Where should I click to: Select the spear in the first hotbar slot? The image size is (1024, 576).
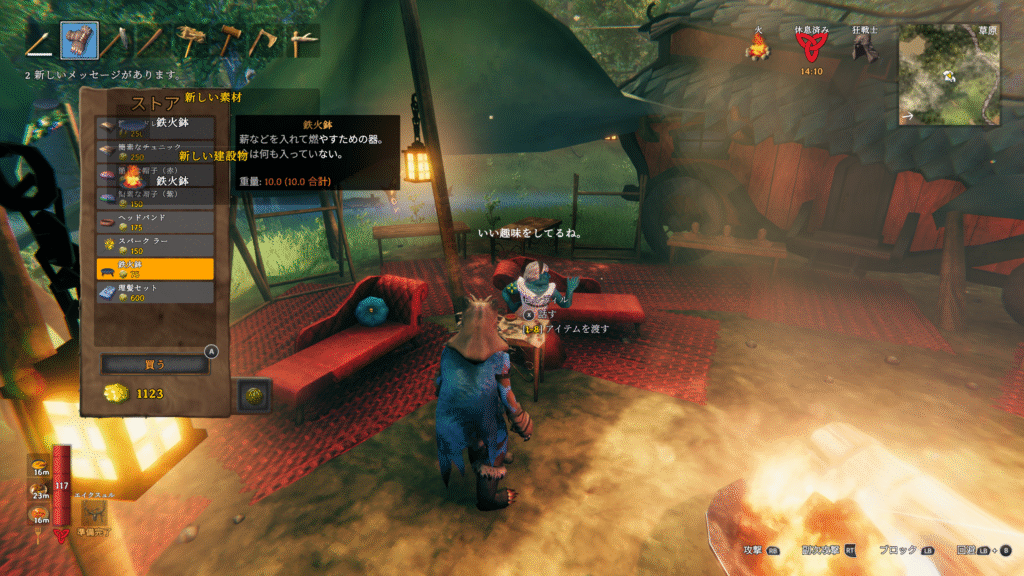41,40
